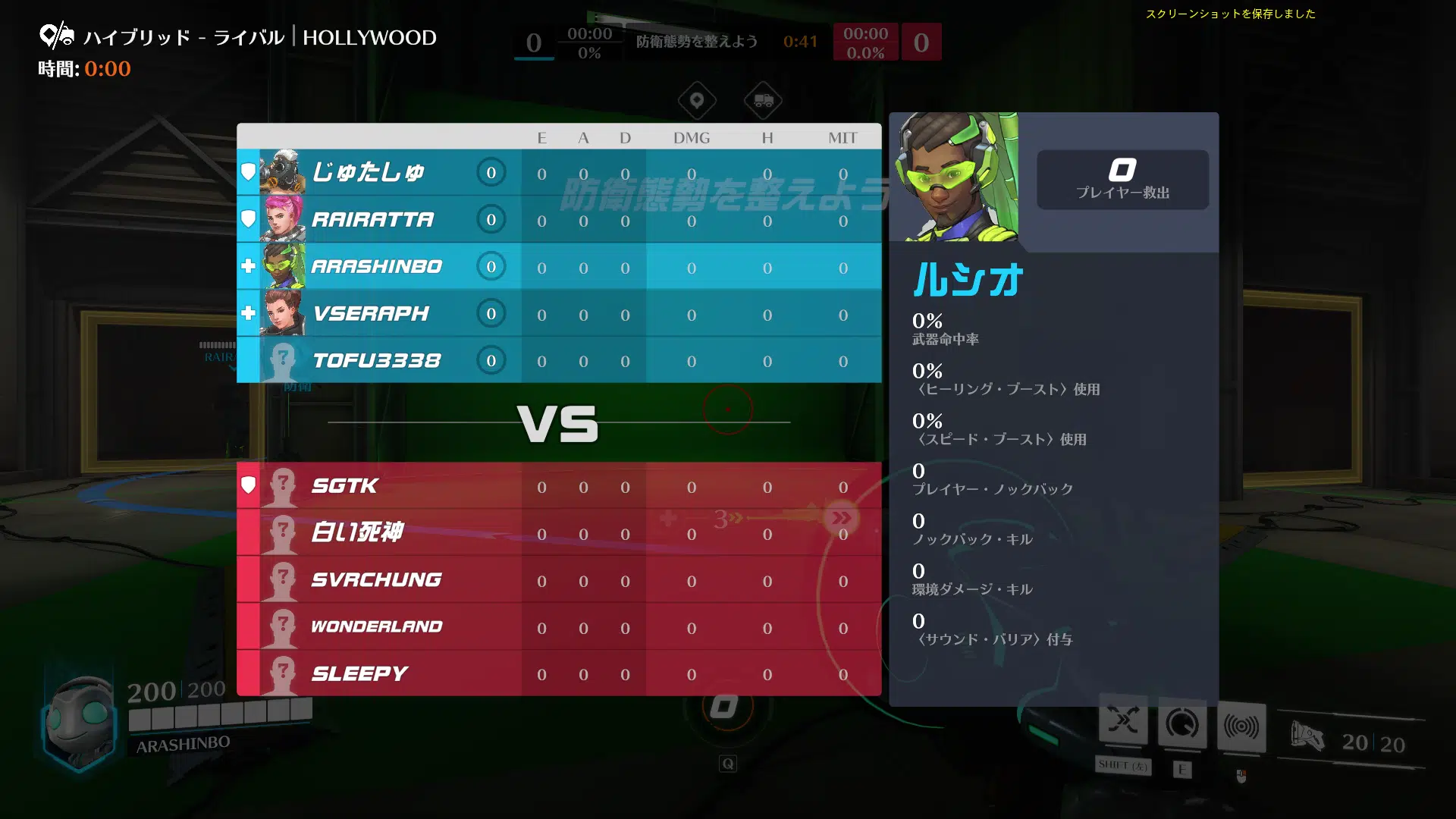
Task: Click the 防衛態勢を整えよう objective banner
Action: click(x=696, y=42)
